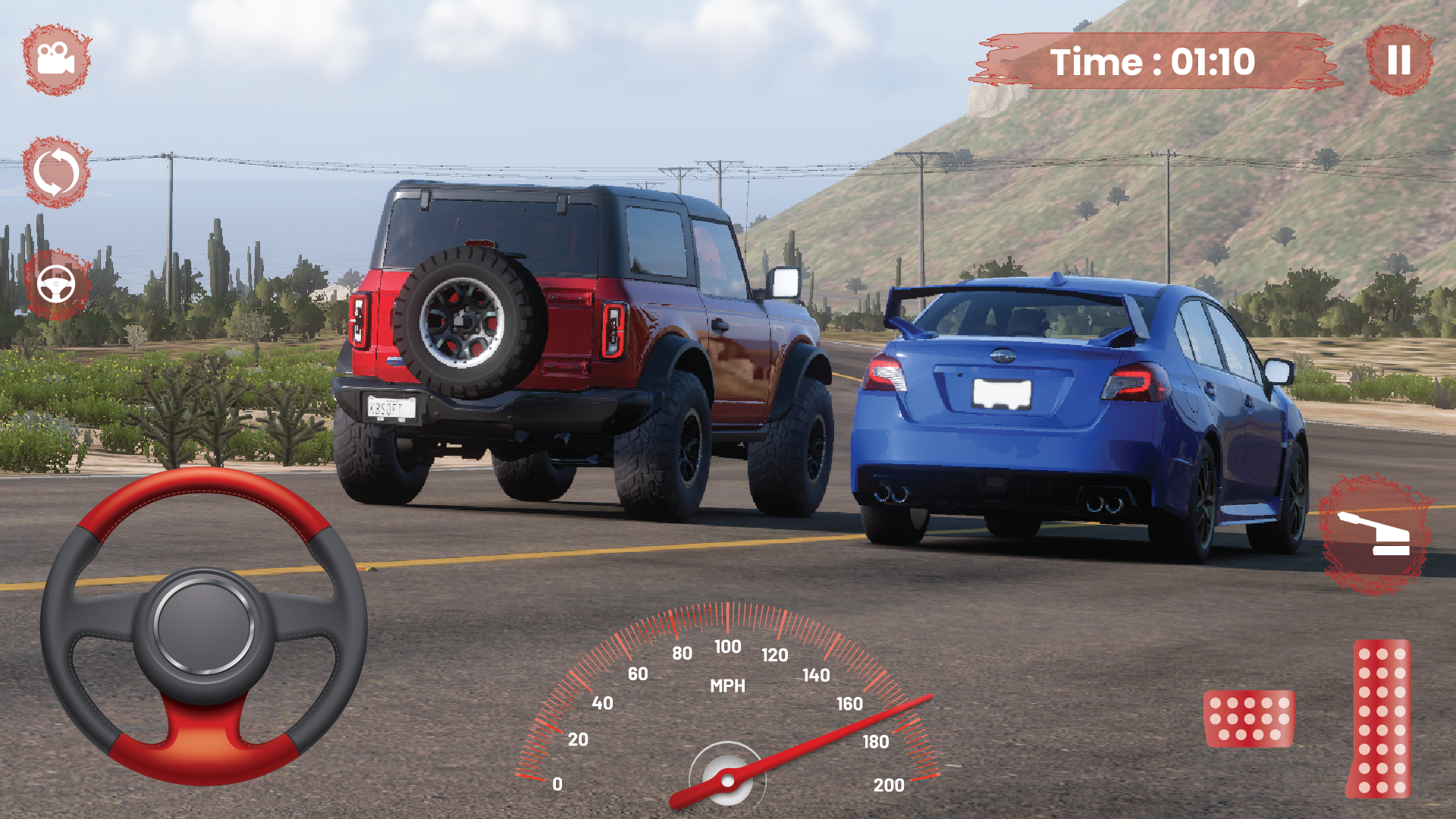Tap the 200 mark on the speedometer
The width and height of the screenshot is (1456, 819).
[891, 783]
